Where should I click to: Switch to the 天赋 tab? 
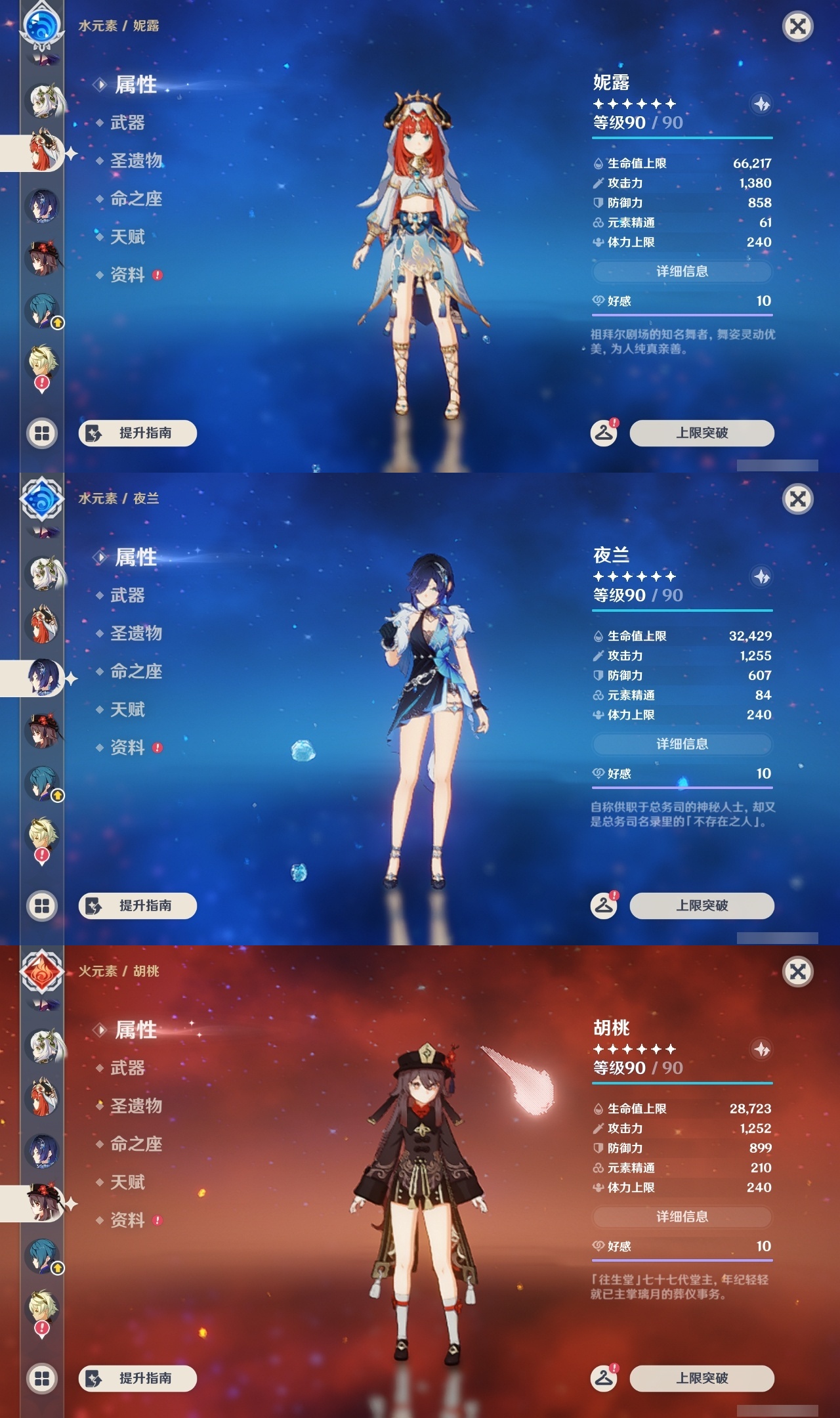click(x=129, y=238)
